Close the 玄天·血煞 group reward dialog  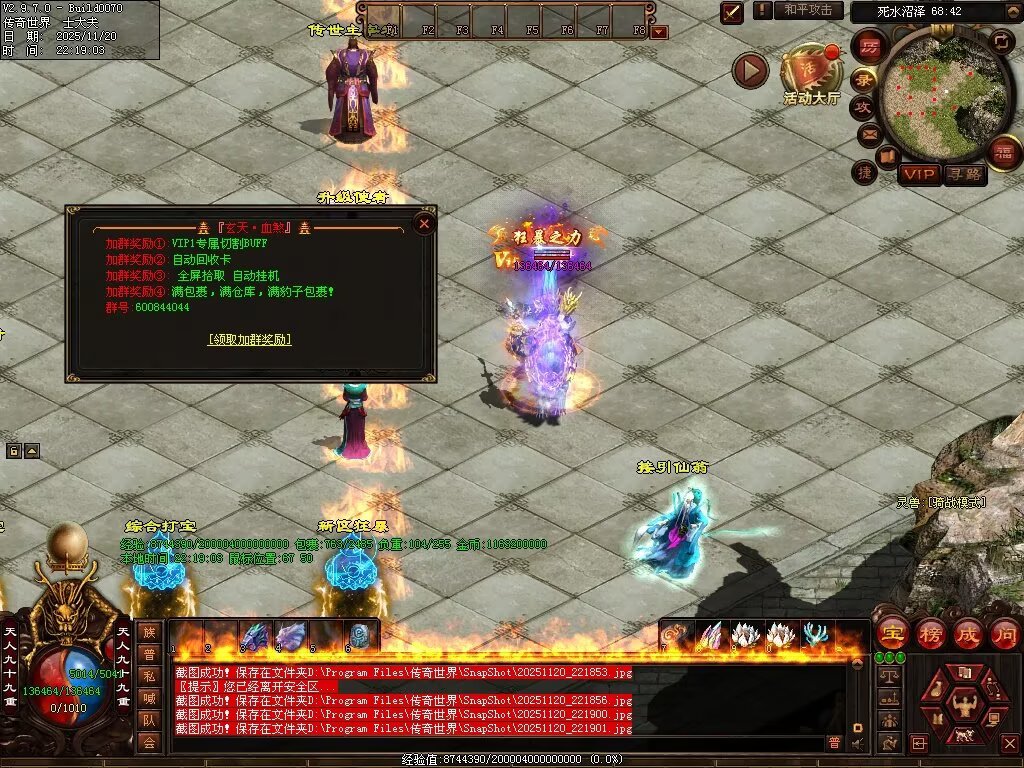[x=424, y=224]
